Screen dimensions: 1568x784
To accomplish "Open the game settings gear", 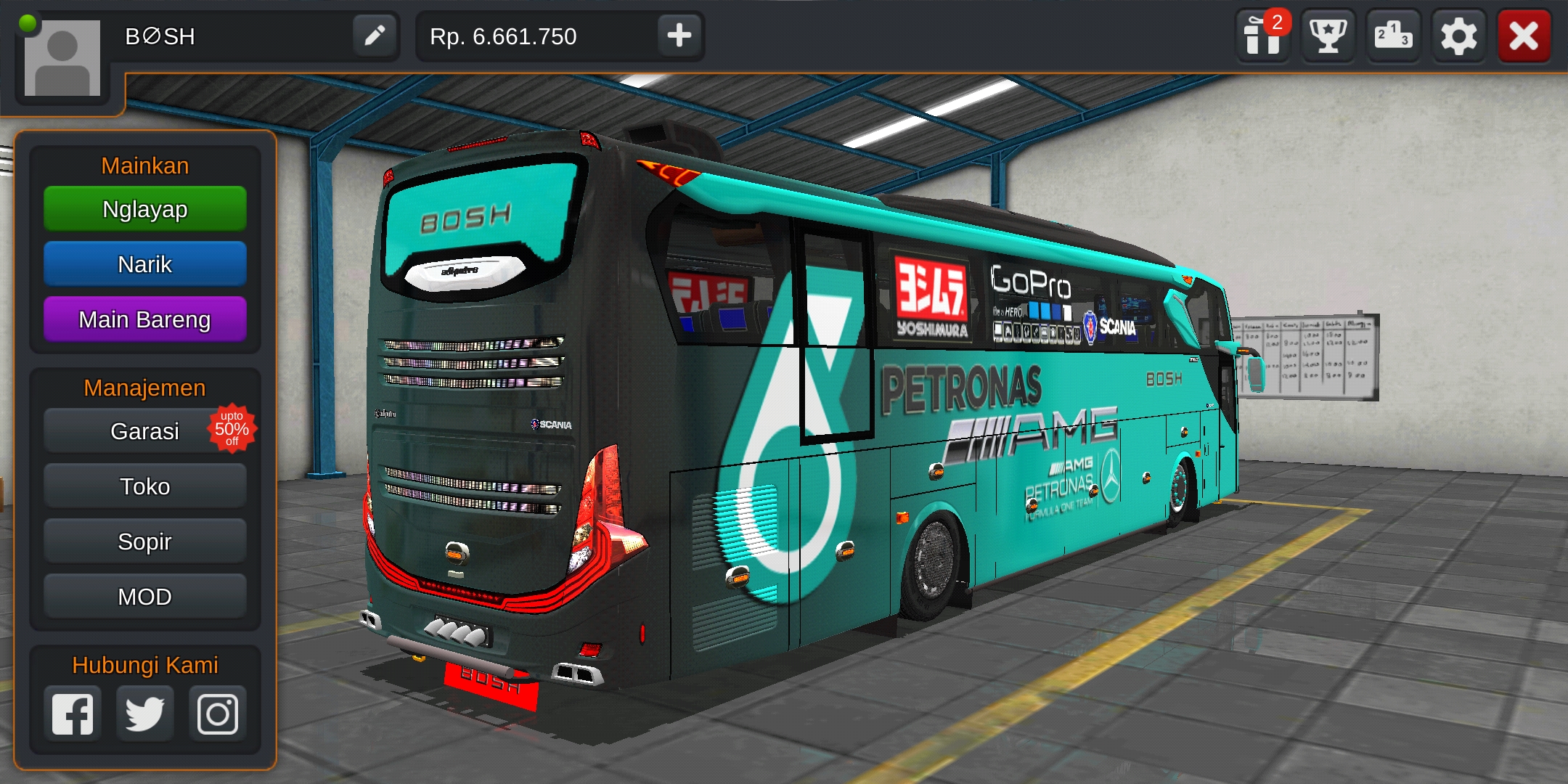I will 1459,35.
